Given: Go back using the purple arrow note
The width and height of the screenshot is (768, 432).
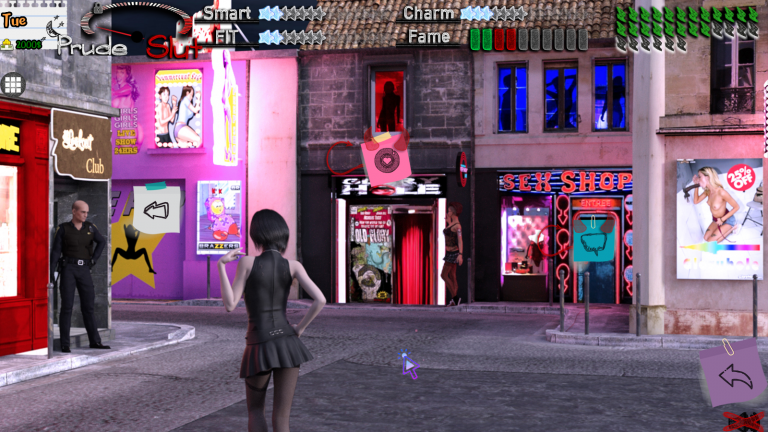Looking at the screenshot, I should coord(733,374).
